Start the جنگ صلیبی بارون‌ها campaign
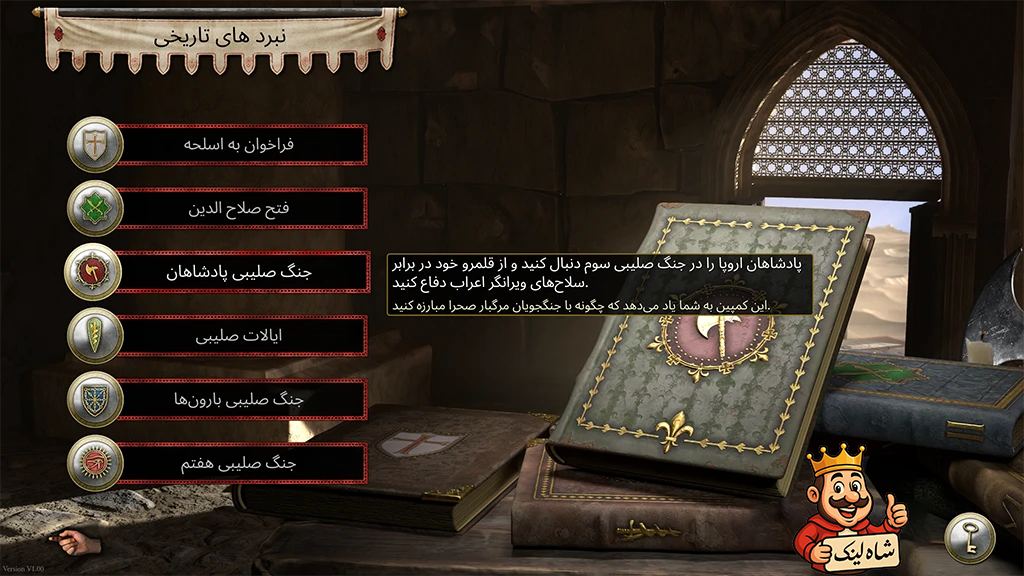The height and width of the screenshot is (576, 1024). pyautogui.click(x=243, y=400)
